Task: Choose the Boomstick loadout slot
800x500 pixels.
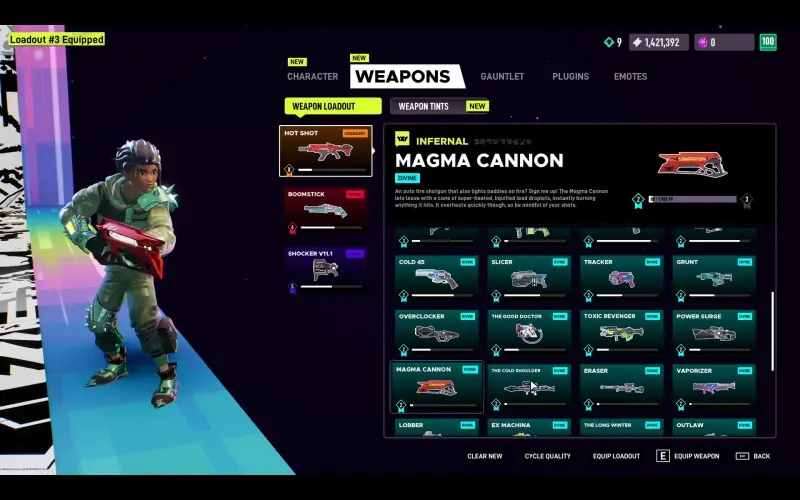Action: click(x=325, y=210)
